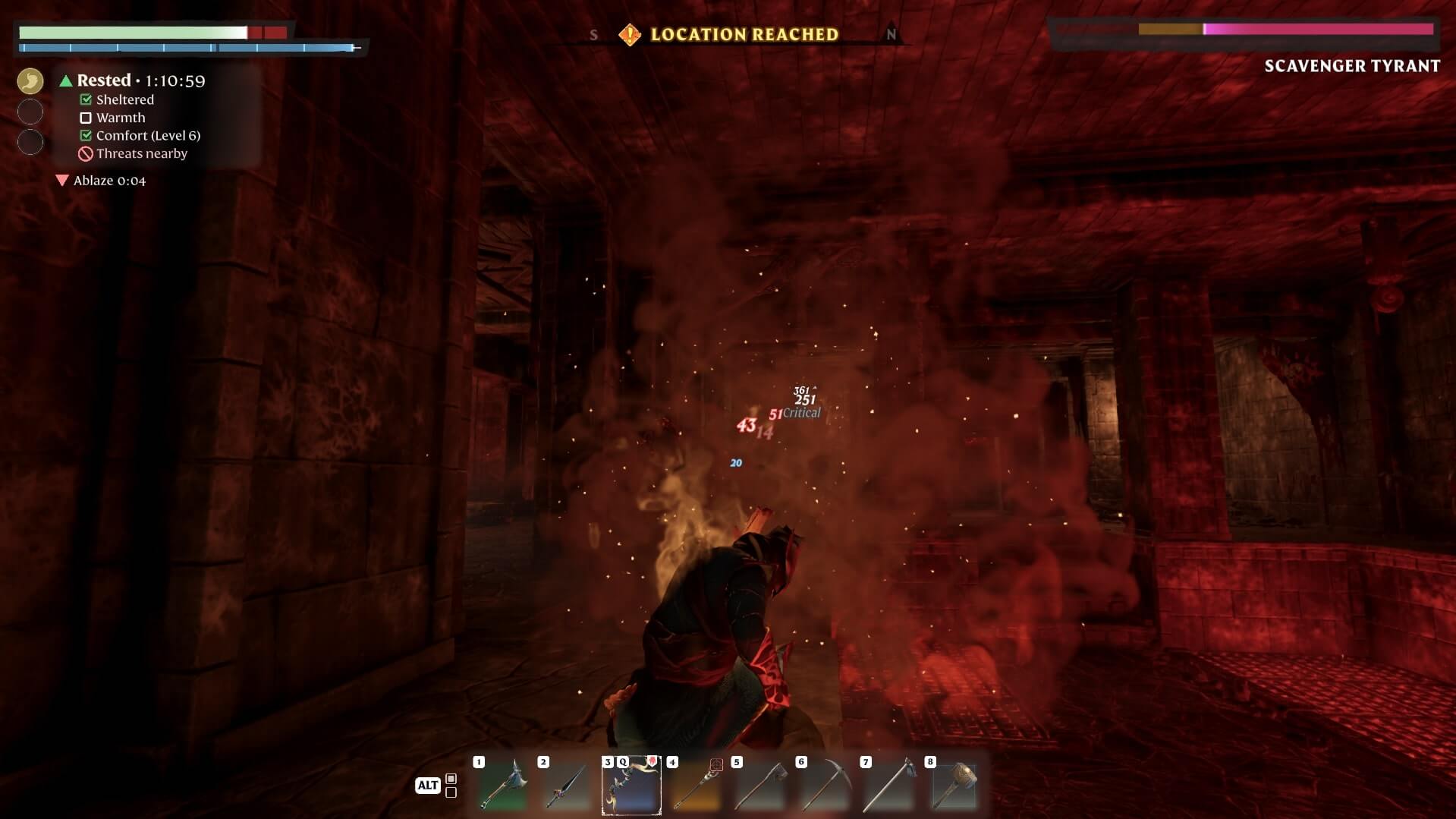Select the sword in hotbar slot 2
1456x819 pixels.
pos(567,786)
